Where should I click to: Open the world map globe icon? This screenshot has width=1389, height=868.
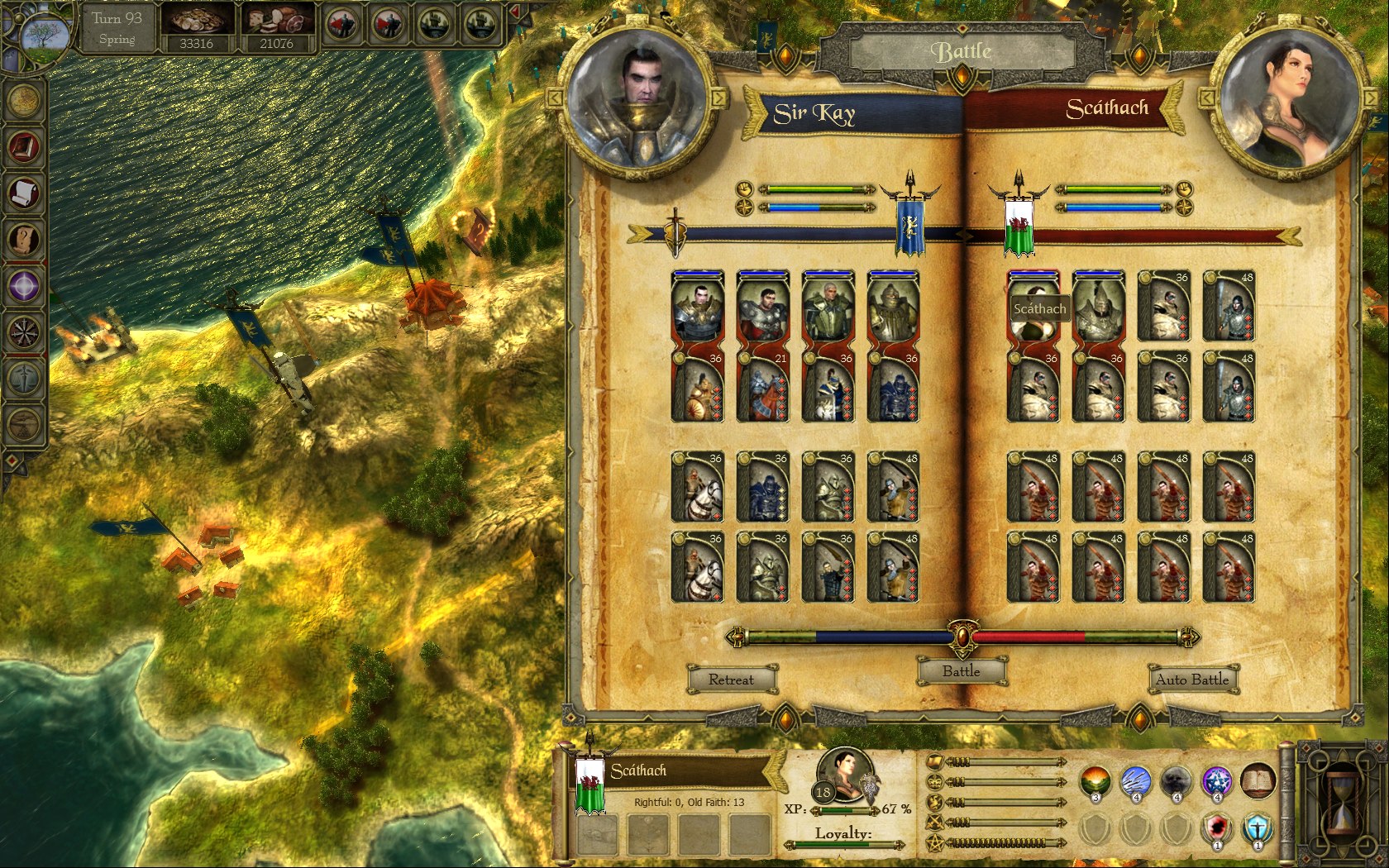(x=24, y=100)
